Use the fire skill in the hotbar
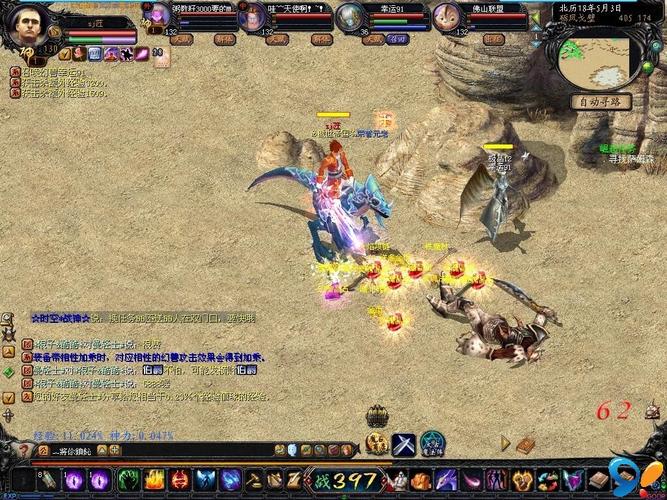The width and height of the screenshot is (667, 500). click(x=153, y=480)
